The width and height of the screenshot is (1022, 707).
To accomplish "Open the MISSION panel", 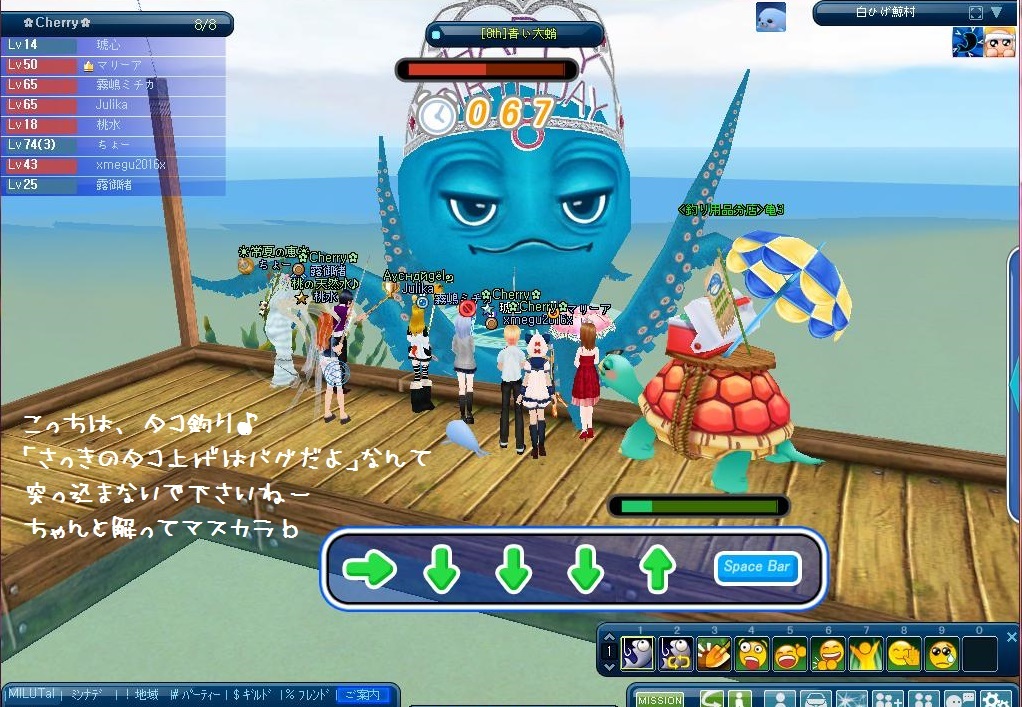I will coord(660,700).
